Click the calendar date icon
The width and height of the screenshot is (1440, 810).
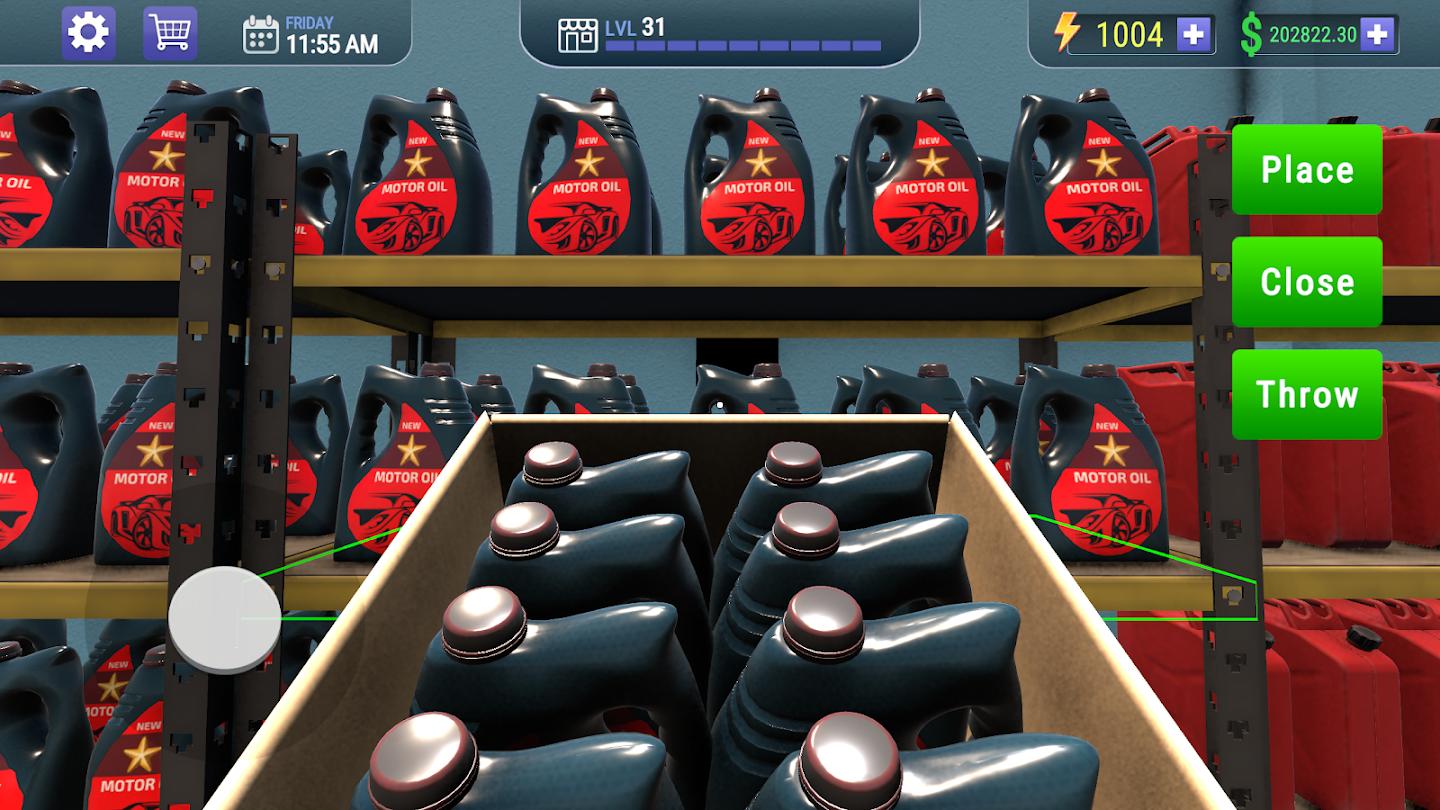click(x=262, y=35)
